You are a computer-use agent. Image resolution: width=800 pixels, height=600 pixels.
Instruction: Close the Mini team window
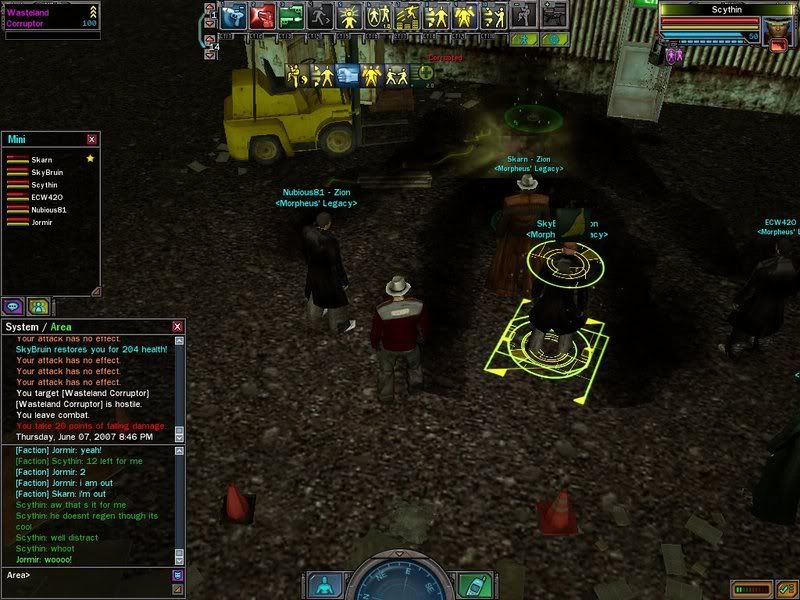coord(92,140)
